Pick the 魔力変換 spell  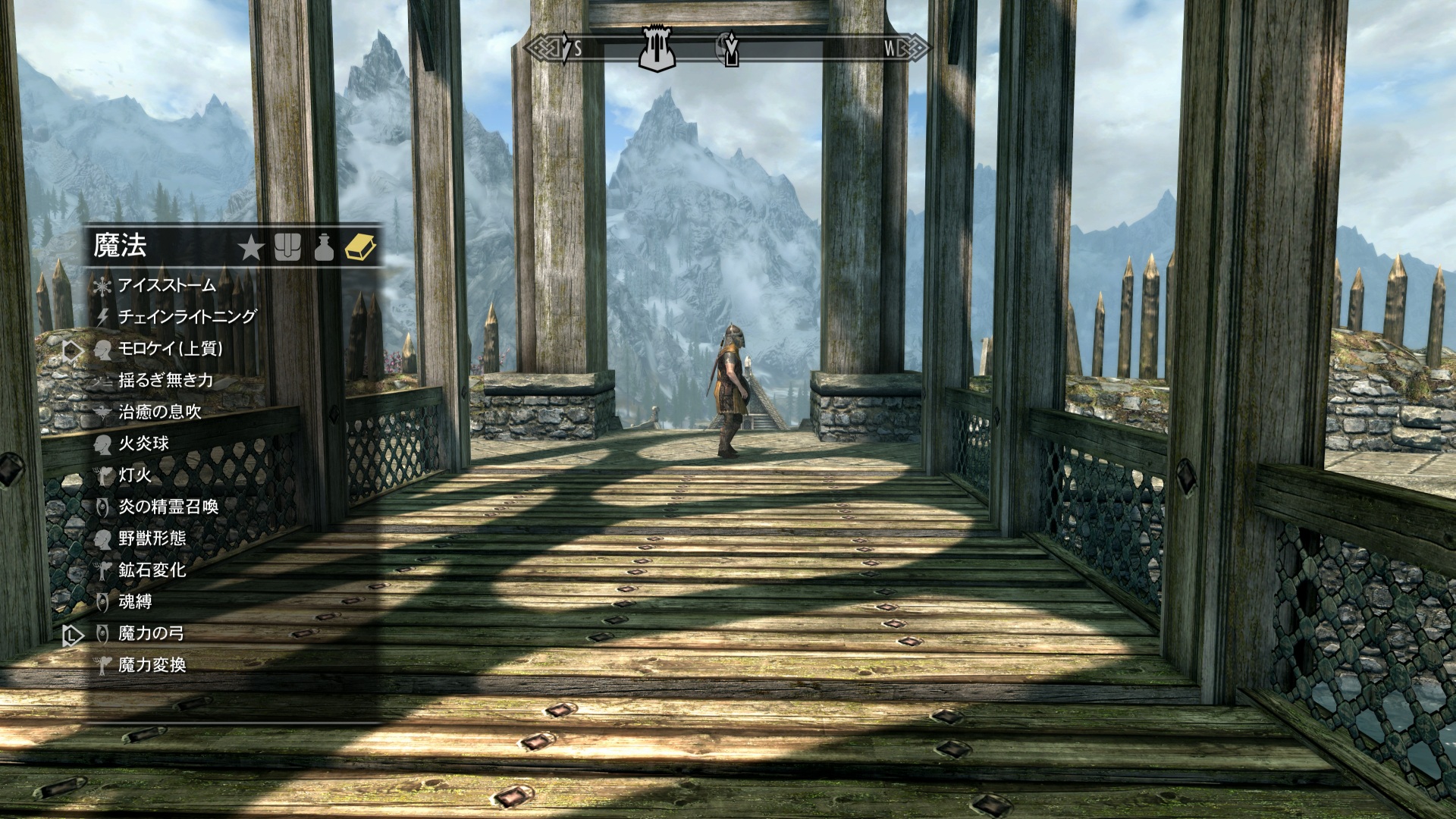(x=152, y=665)
